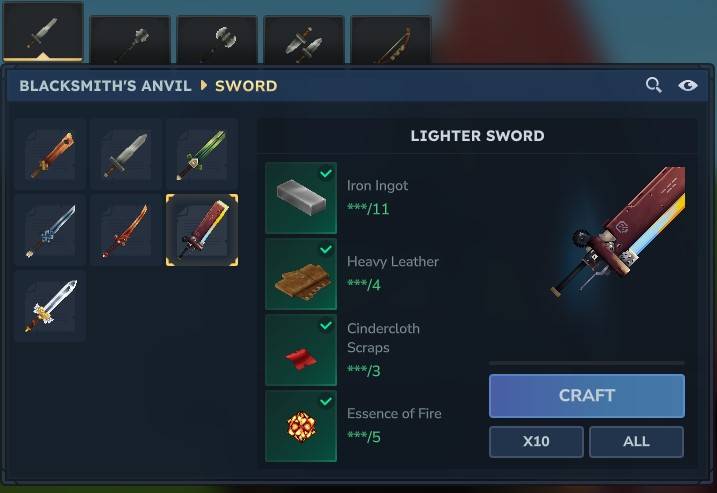Switch to the bow category tab
The height and width of the screenshot is (493, 717).
click(x=391, y=40)
